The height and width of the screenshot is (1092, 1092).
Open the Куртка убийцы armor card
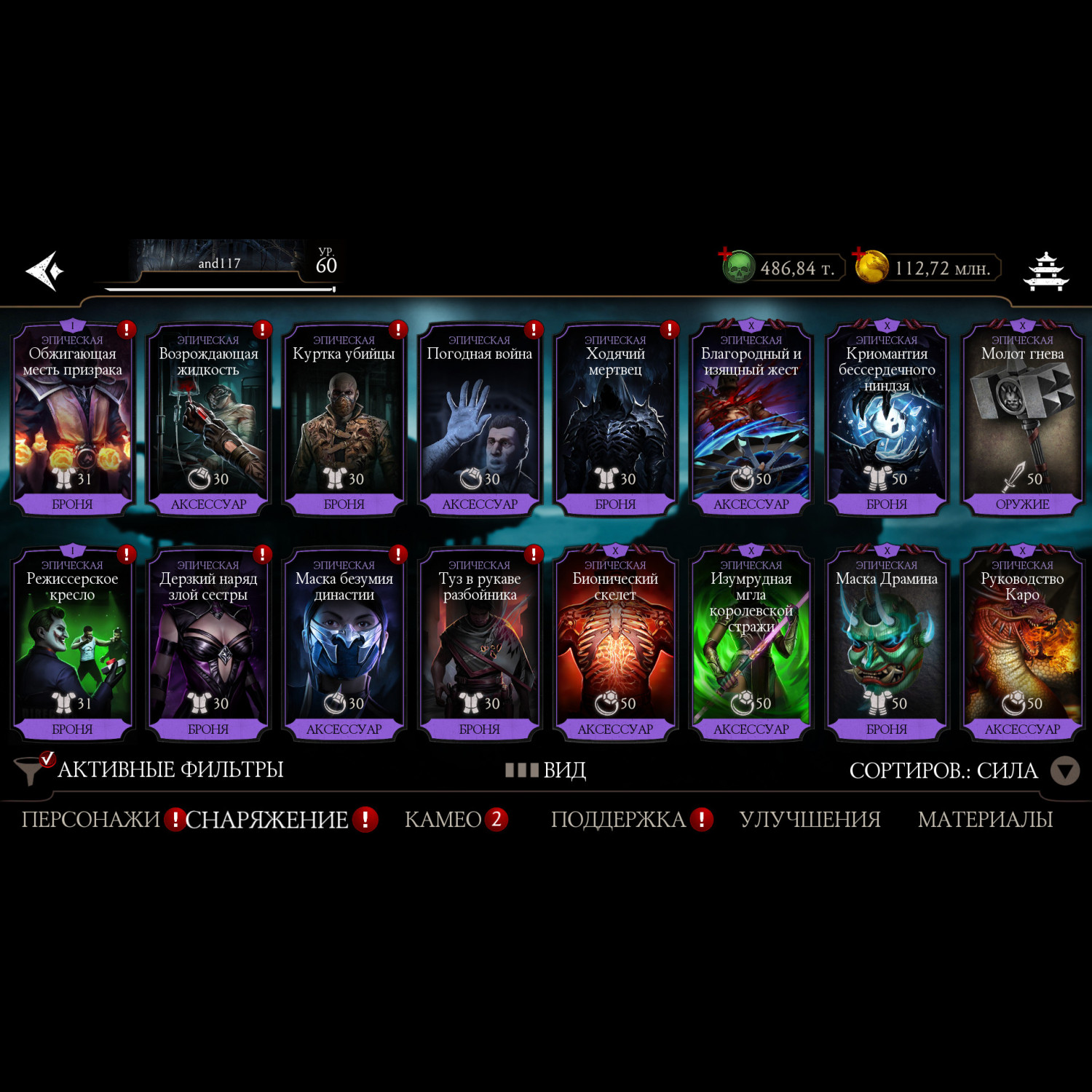point(344,420)
